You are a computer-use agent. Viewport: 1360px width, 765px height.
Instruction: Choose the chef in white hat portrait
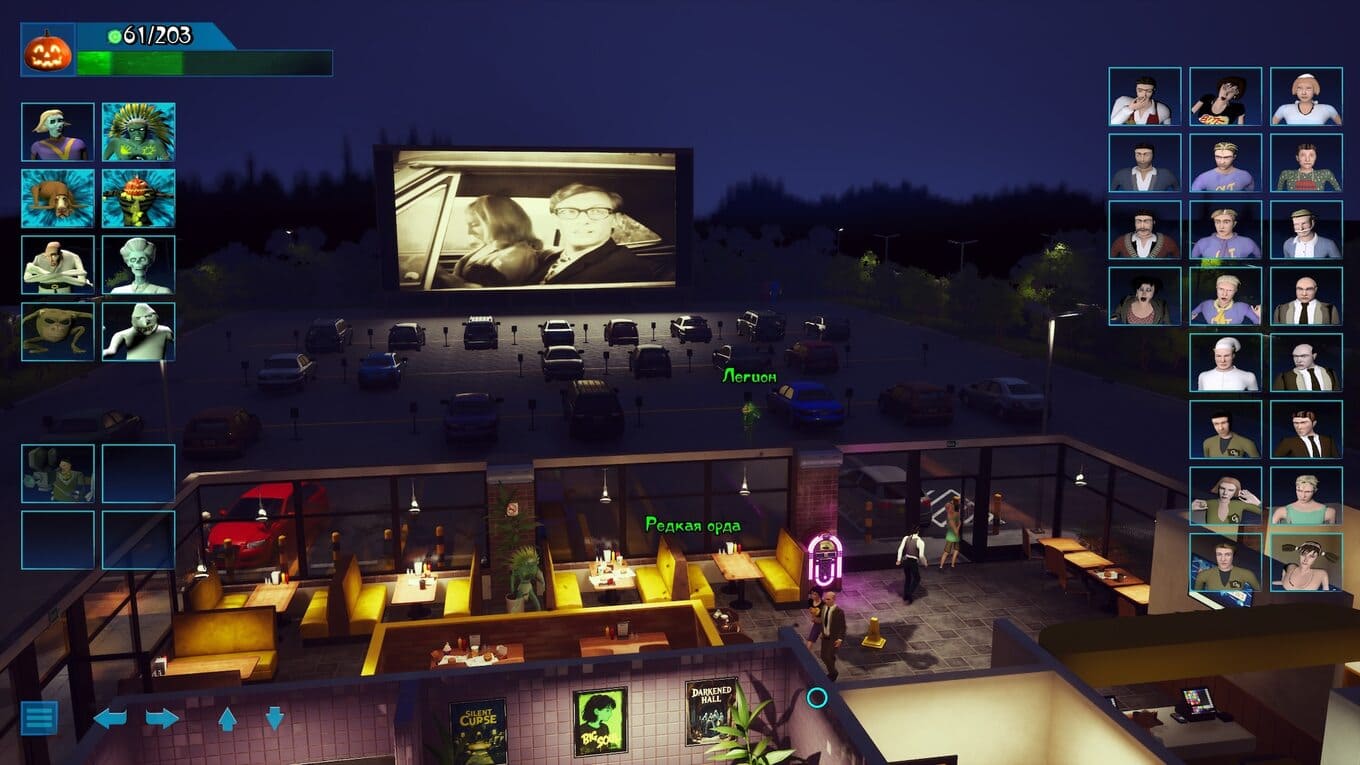coord(1225,362)
